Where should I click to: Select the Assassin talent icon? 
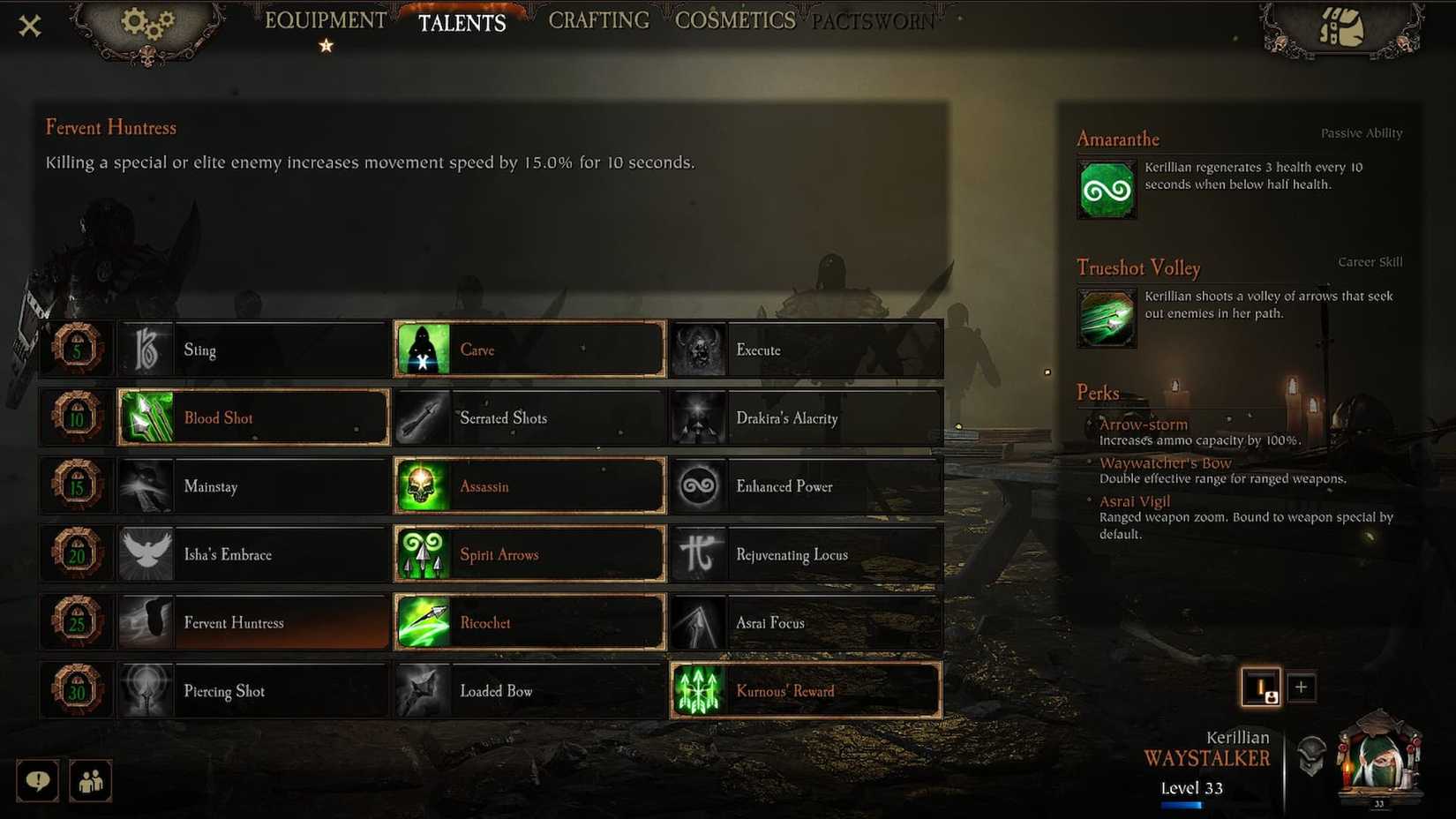coord(423,485)
